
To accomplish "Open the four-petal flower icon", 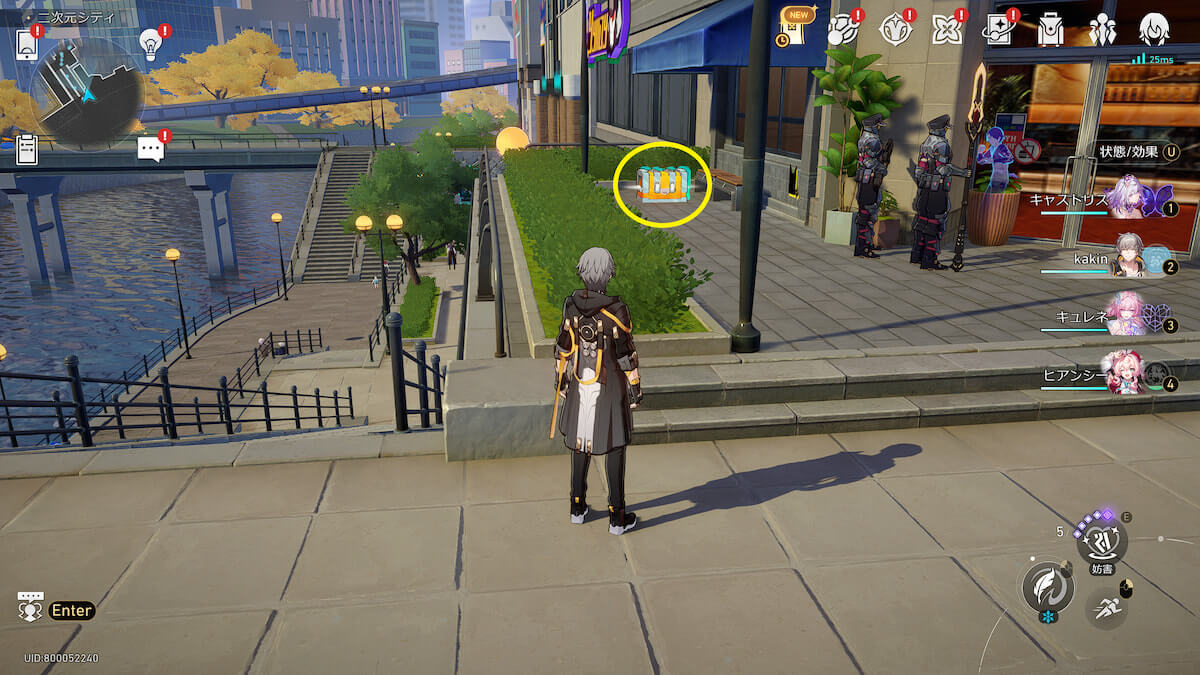I will [946, 30].
